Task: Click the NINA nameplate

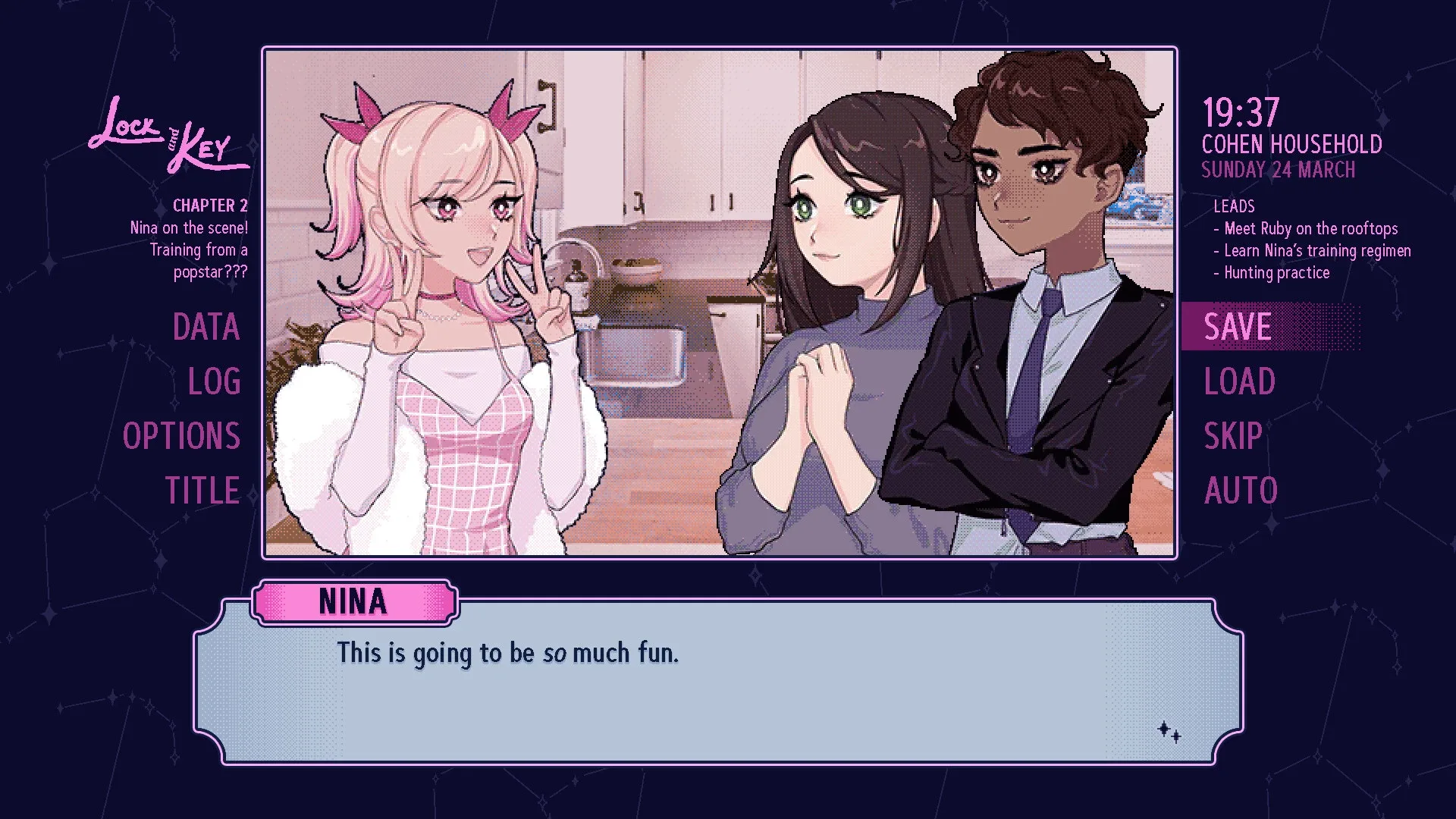Action: coord(353,601)
